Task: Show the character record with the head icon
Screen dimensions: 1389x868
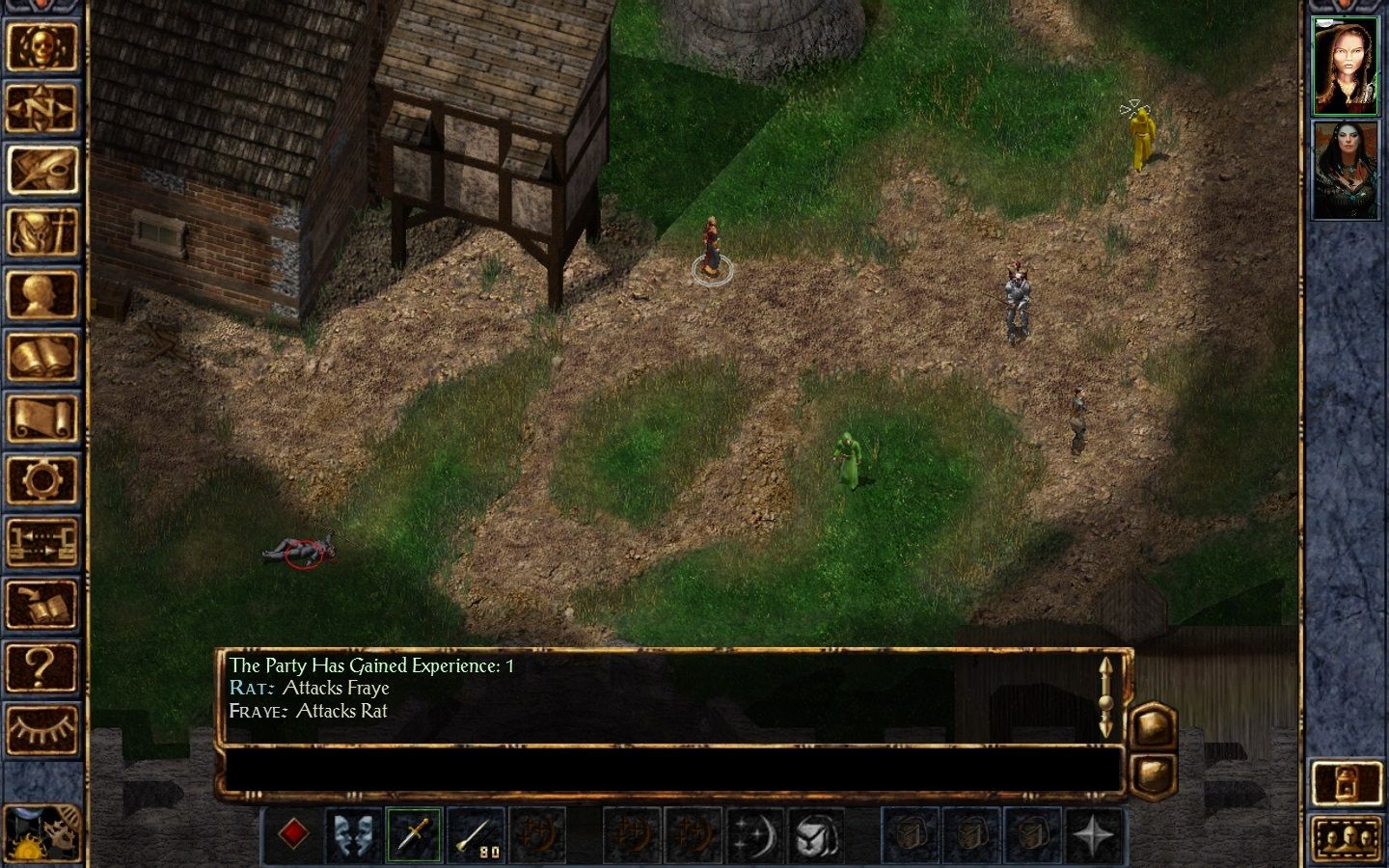Action: [41, 294]
